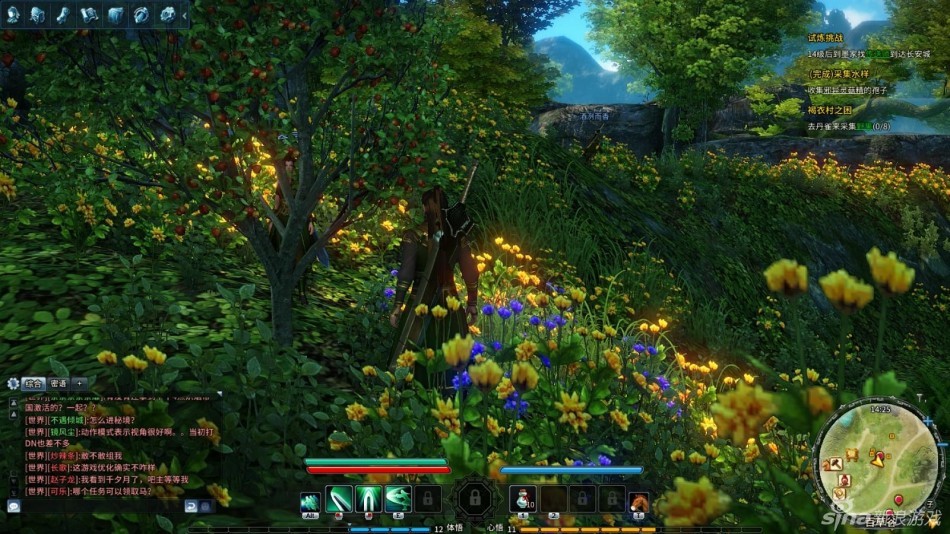
Task: Use the potion bottle in slot 1
Action: [x=523, y=498]
